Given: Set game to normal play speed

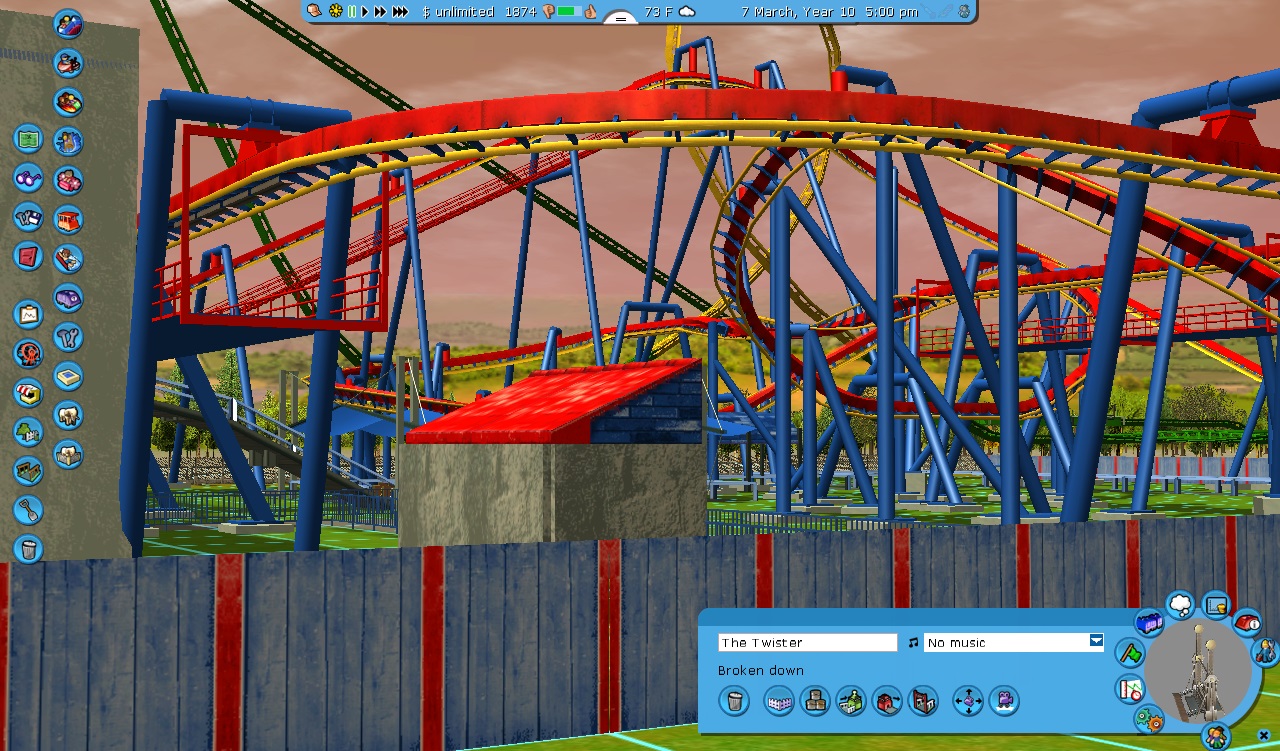Looking at the screenshot, I should point(365,12).
